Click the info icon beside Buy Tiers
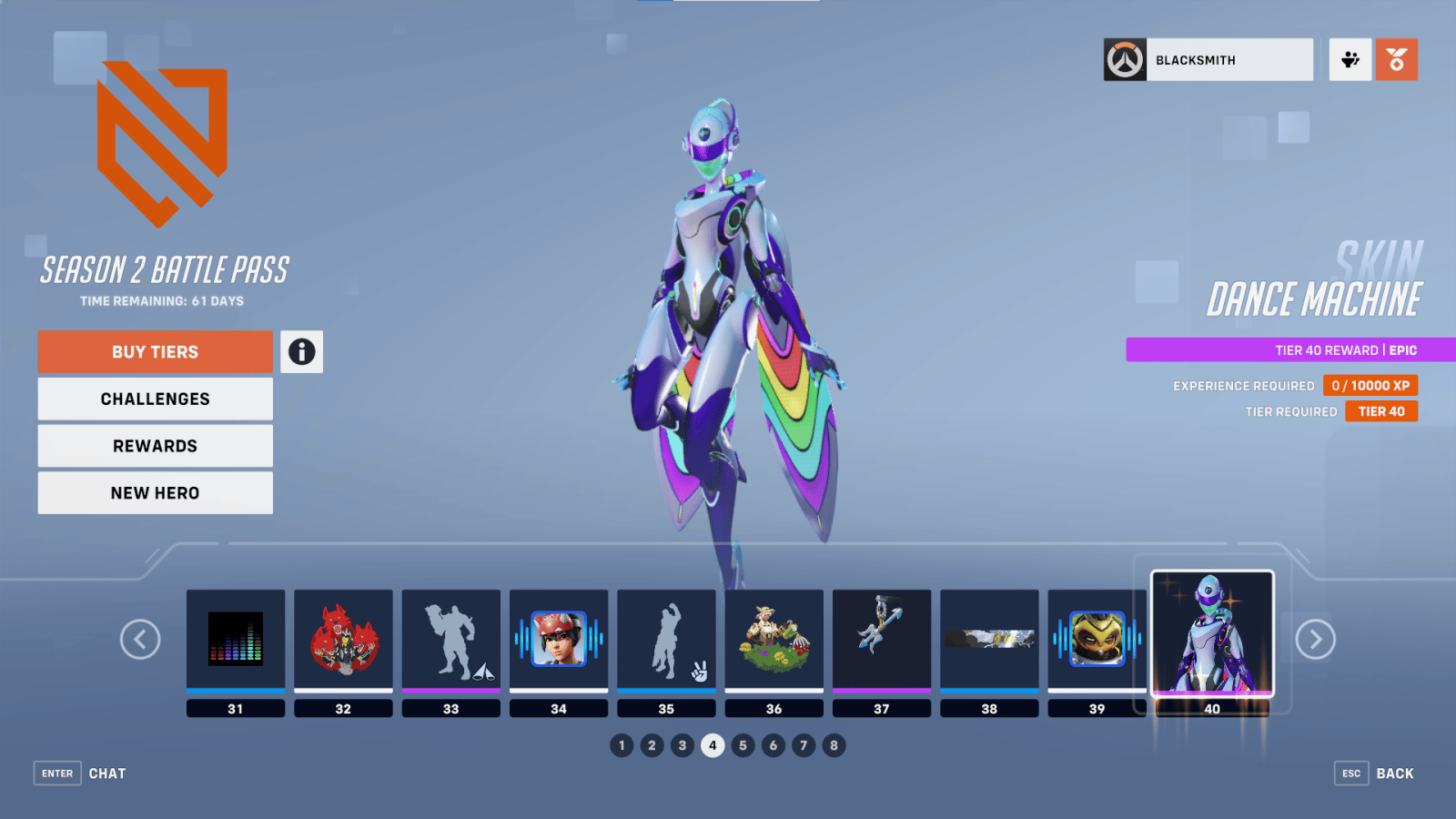The width and height of the screenshot is (1456, 819). click(302, 352)
